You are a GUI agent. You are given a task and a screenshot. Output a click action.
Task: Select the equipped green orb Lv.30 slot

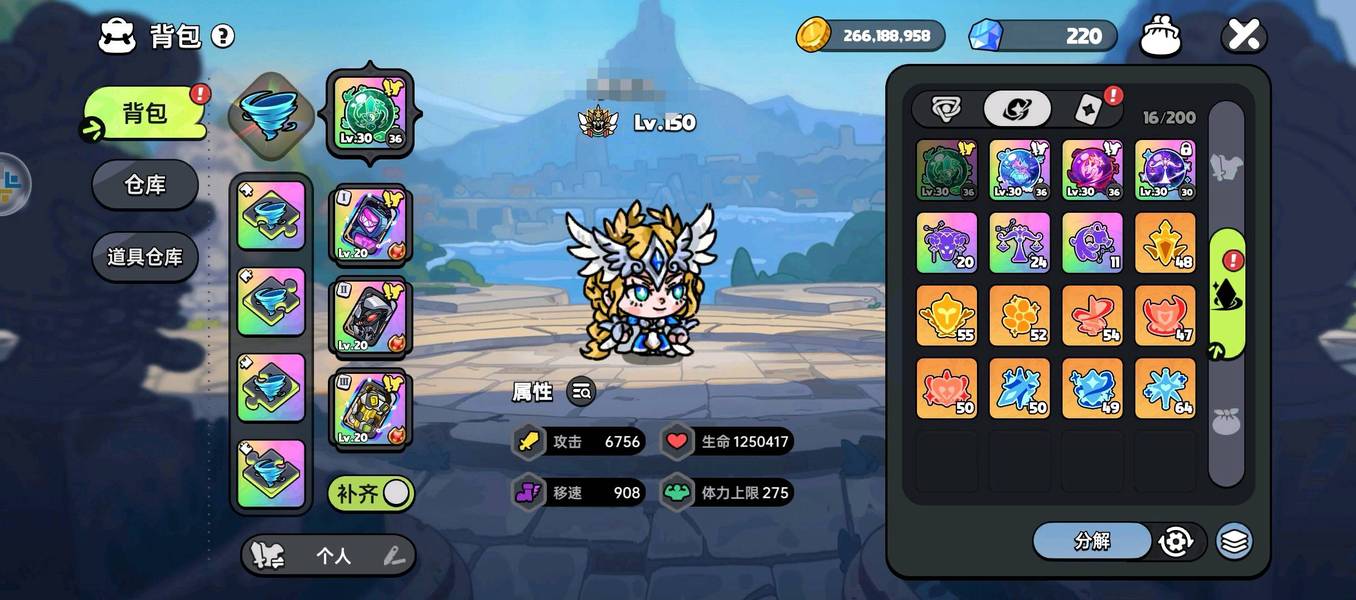[x=370, y=112]
